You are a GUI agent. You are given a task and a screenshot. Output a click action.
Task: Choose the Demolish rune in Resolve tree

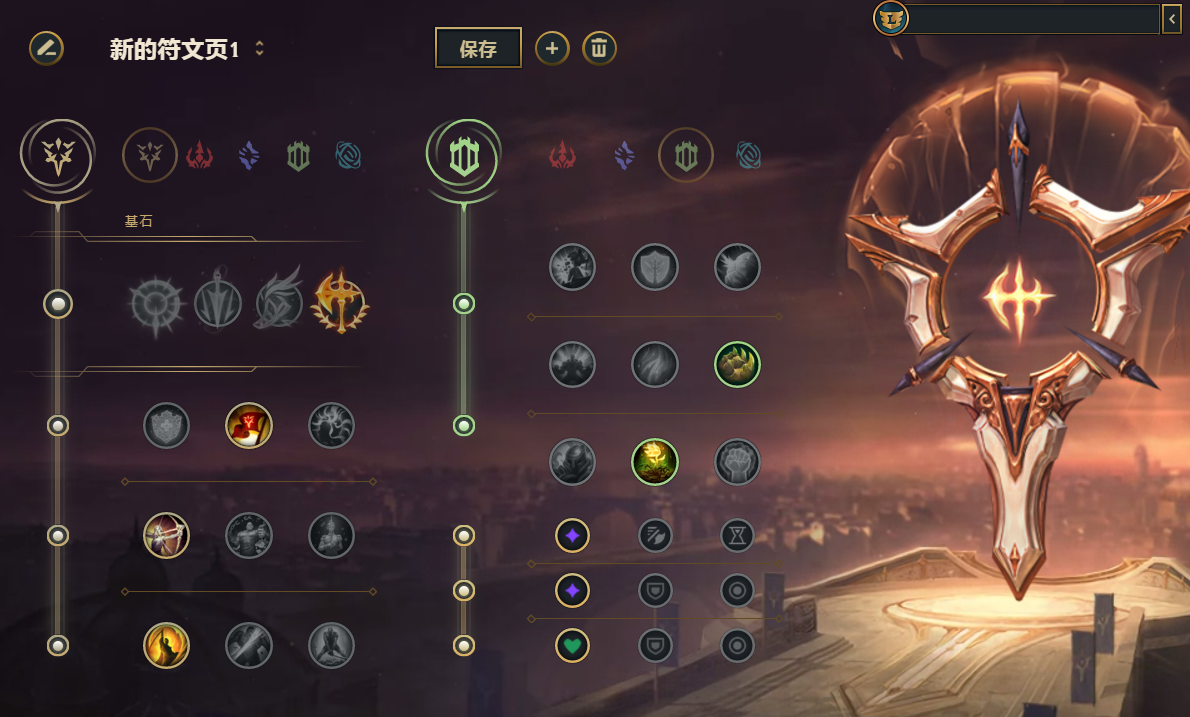tap(573, 267)
